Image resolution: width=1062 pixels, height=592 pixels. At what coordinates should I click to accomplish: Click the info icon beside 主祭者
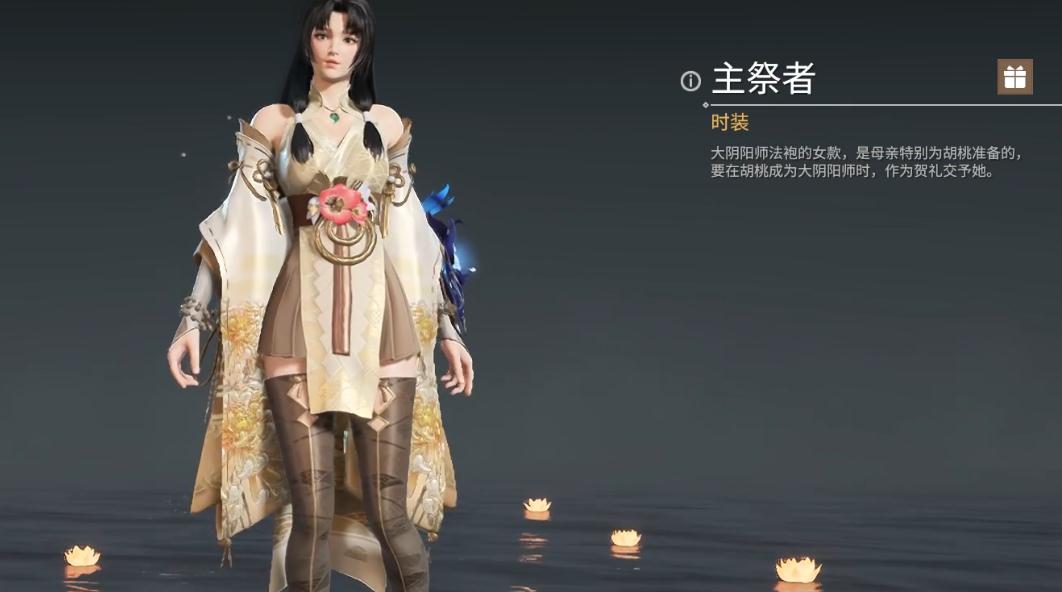pos(690,81)
